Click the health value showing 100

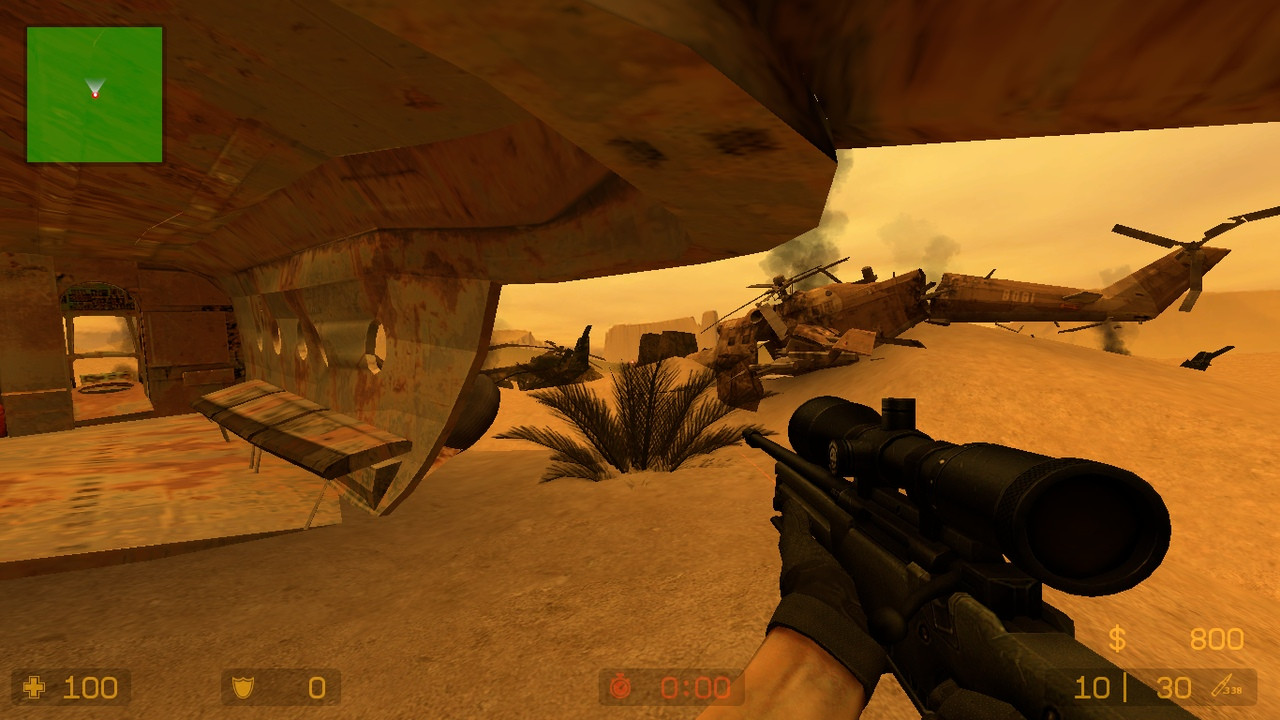(90, 688)
